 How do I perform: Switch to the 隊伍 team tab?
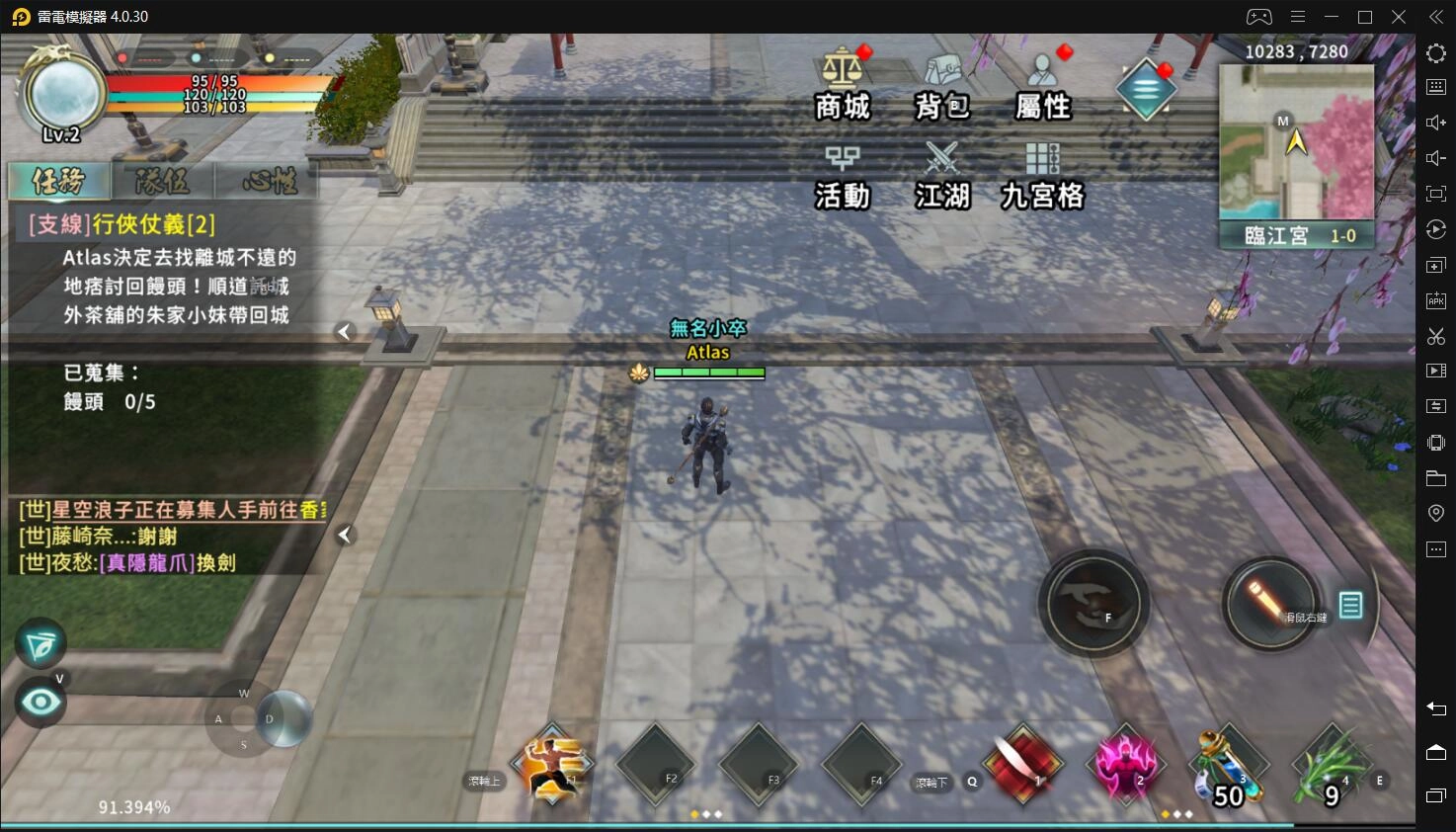[162, 182]
